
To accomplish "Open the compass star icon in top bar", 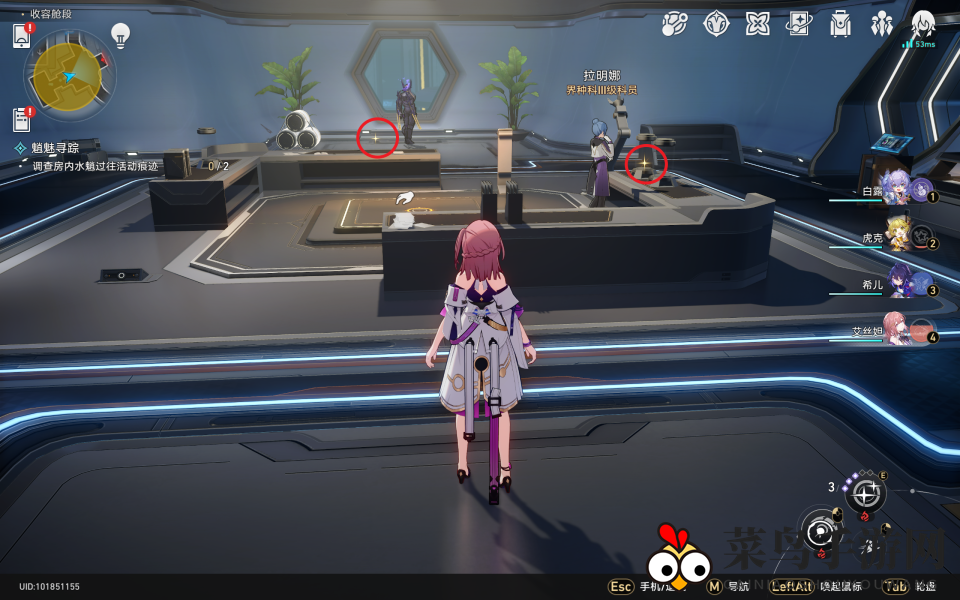I will pyautogui.click(x=716, y=24).
